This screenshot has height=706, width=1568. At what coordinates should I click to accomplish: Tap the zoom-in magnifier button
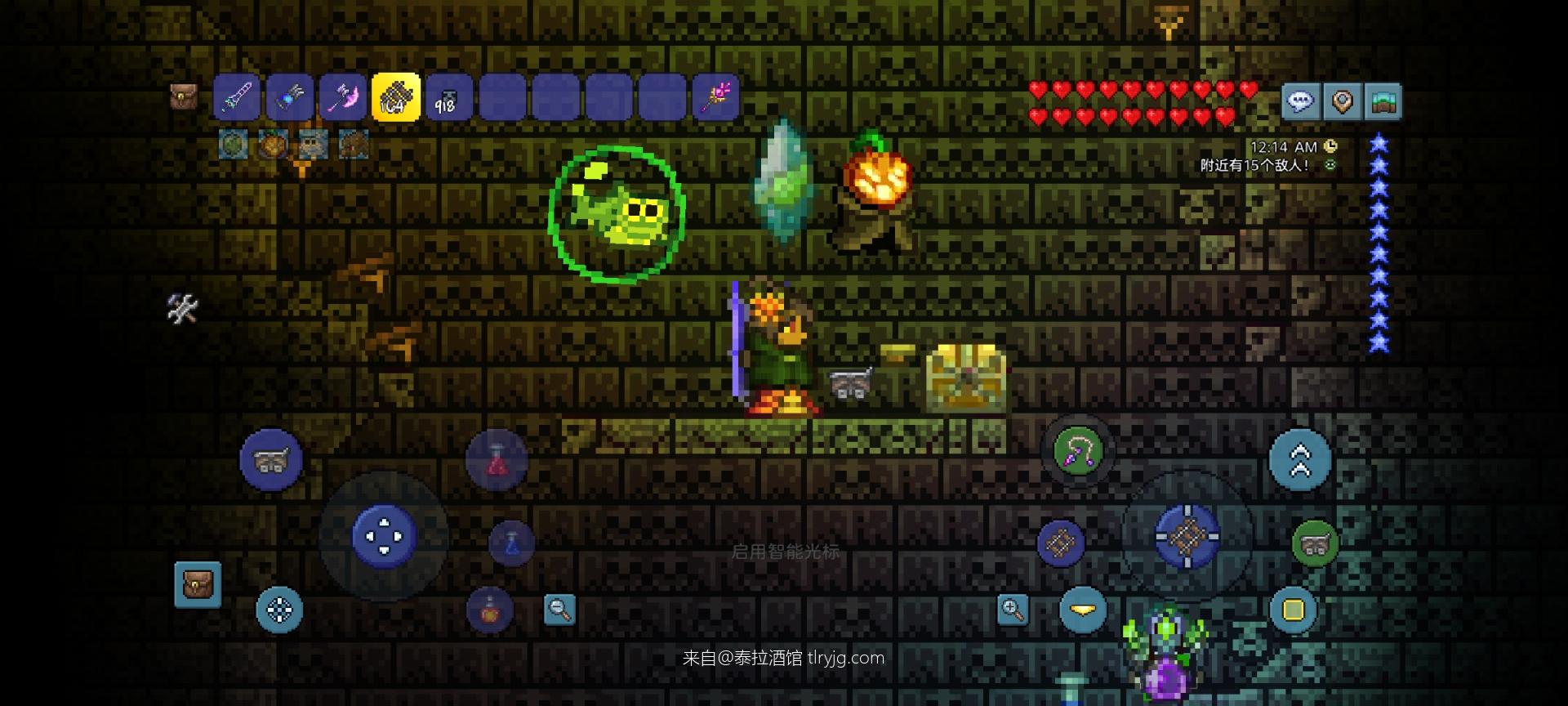(x=1013, y=610)
